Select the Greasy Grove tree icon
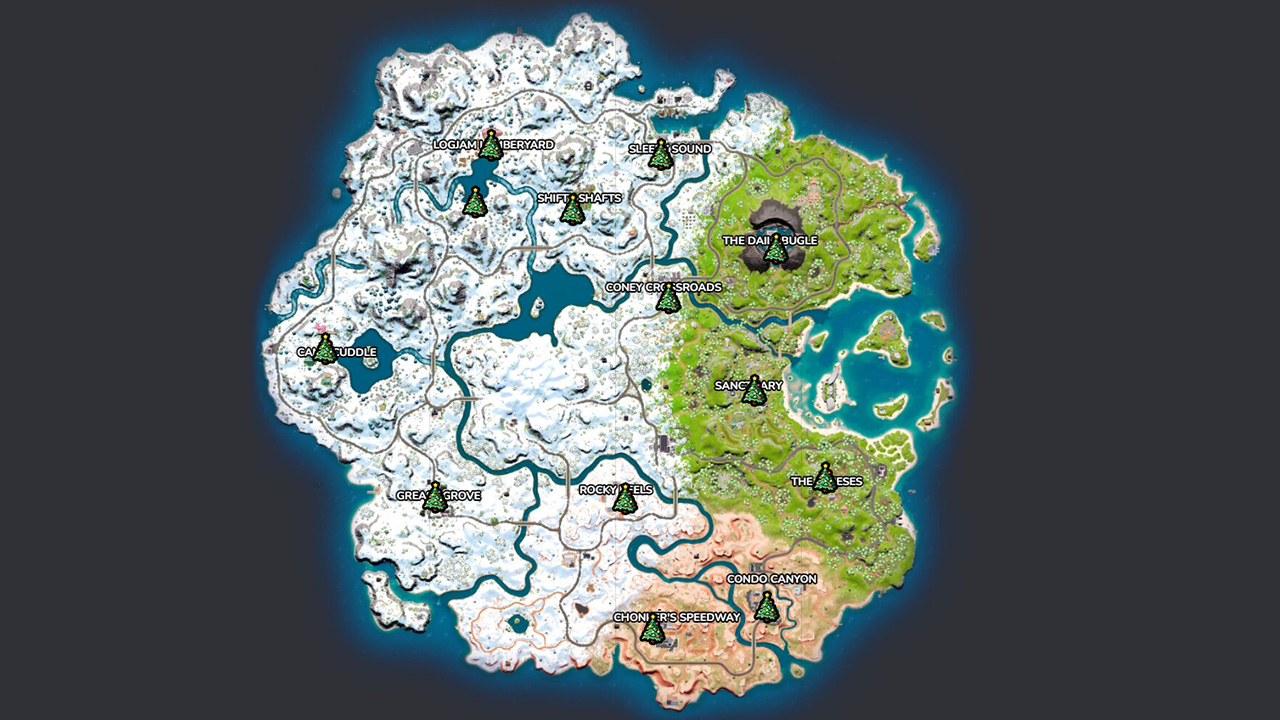Image resolution: width=1280 pixels, height=720 pixels. click(x=437, y=497)
